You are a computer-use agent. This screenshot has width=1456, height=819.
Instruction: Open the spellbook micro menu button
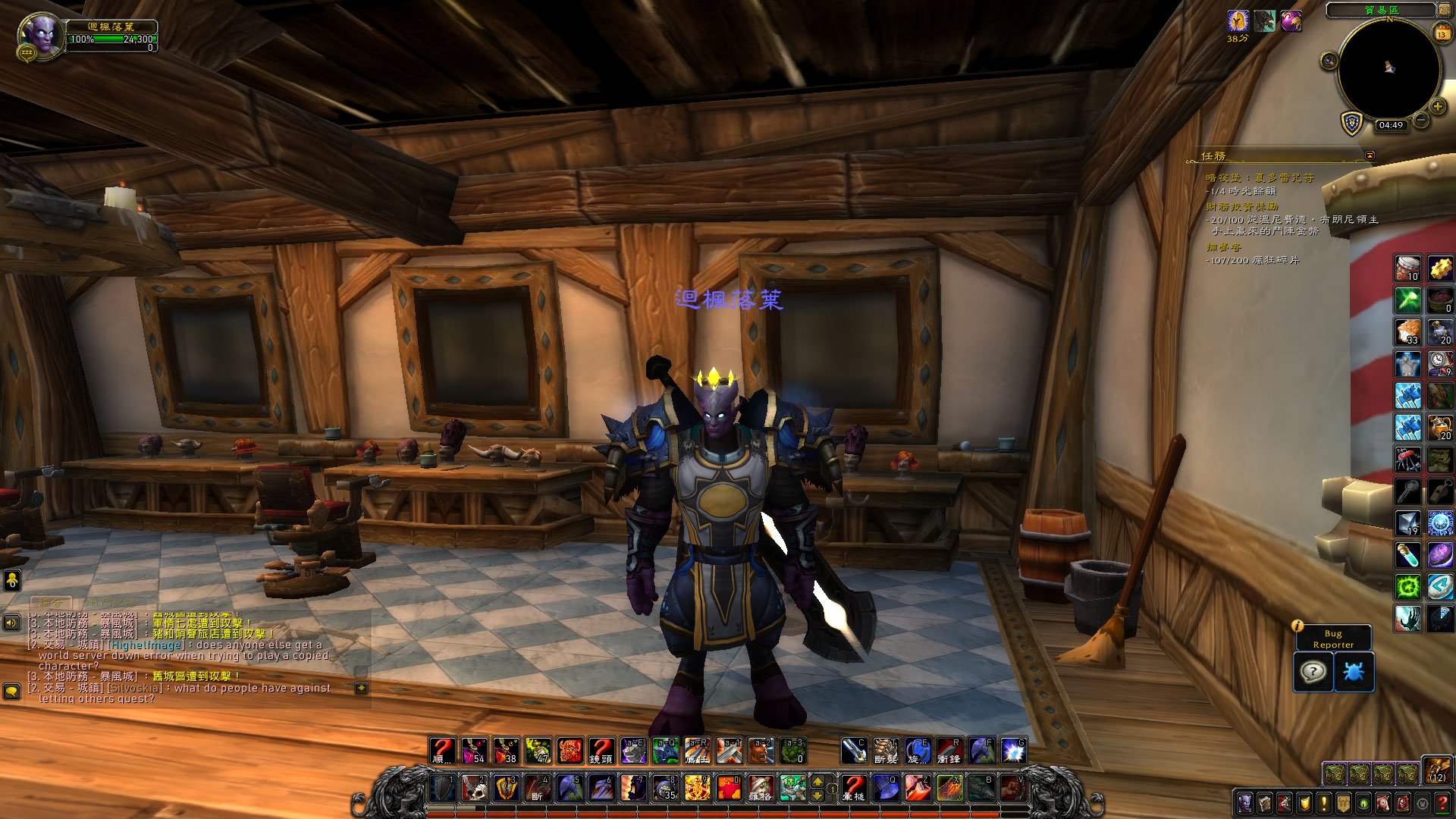pos(1264,802)
